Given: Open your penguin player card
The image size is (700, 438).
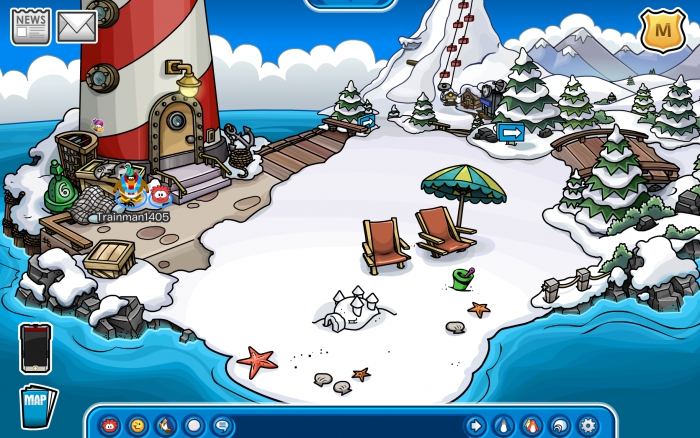Looking at the screenshot, I should [x=503, y=425].
